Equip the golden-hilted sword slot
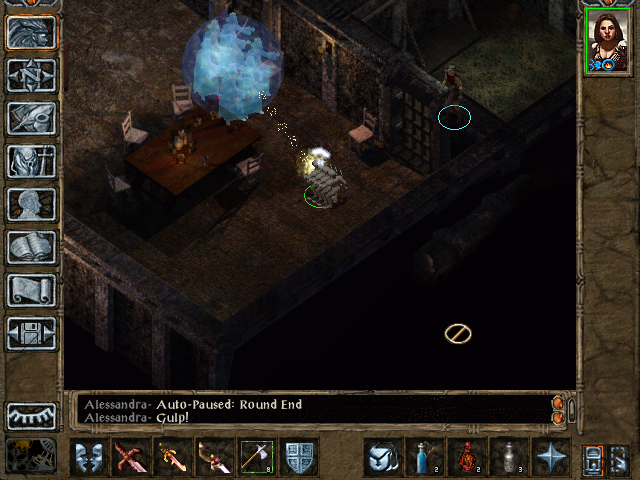Viewport: 640px width, 480px height. point(174,457)
